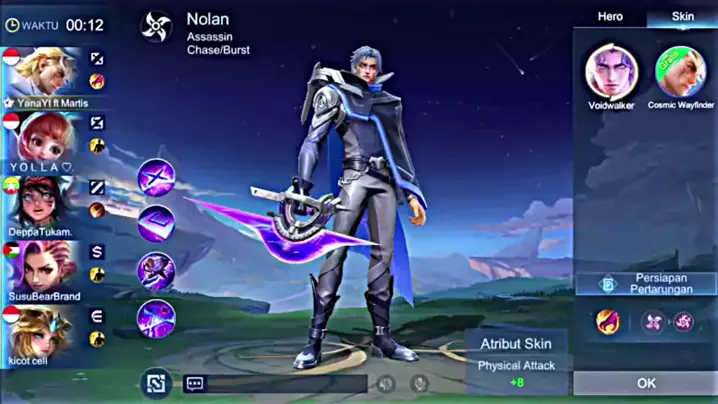
Task: Open the Skin tab
Action: coord(682,17)
